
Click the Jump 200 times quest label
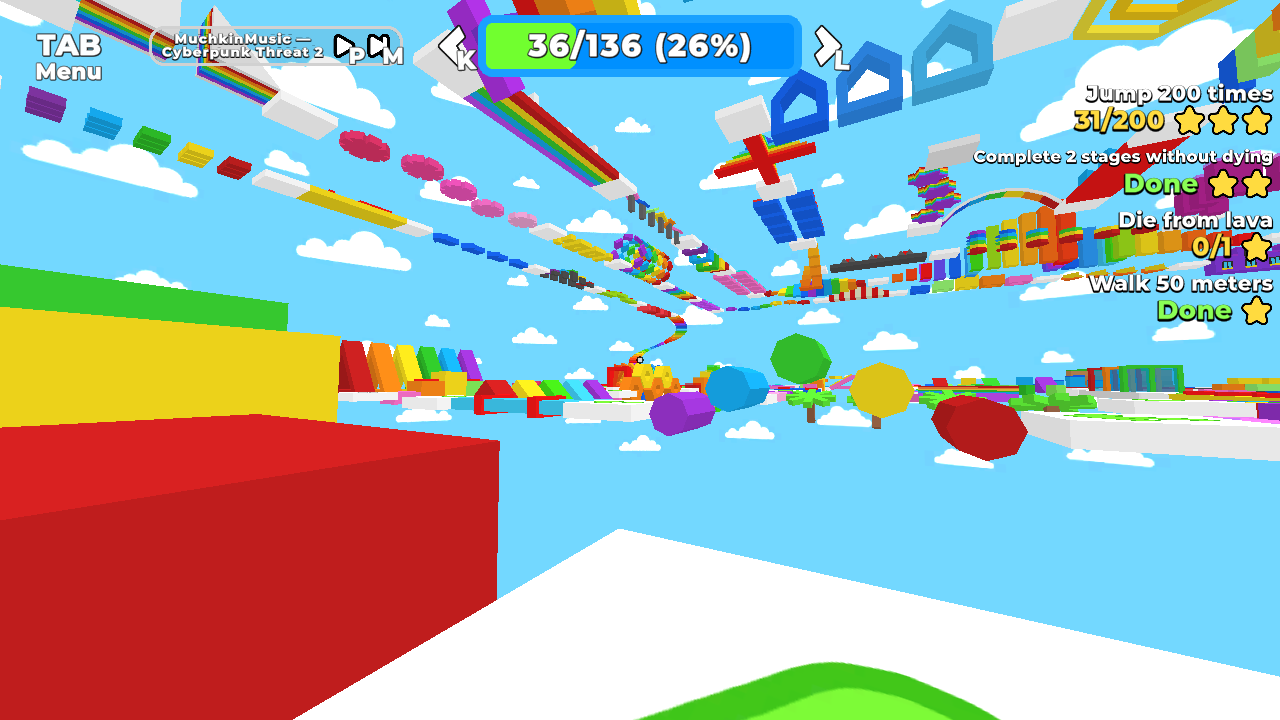click(x=1176, y=94)
